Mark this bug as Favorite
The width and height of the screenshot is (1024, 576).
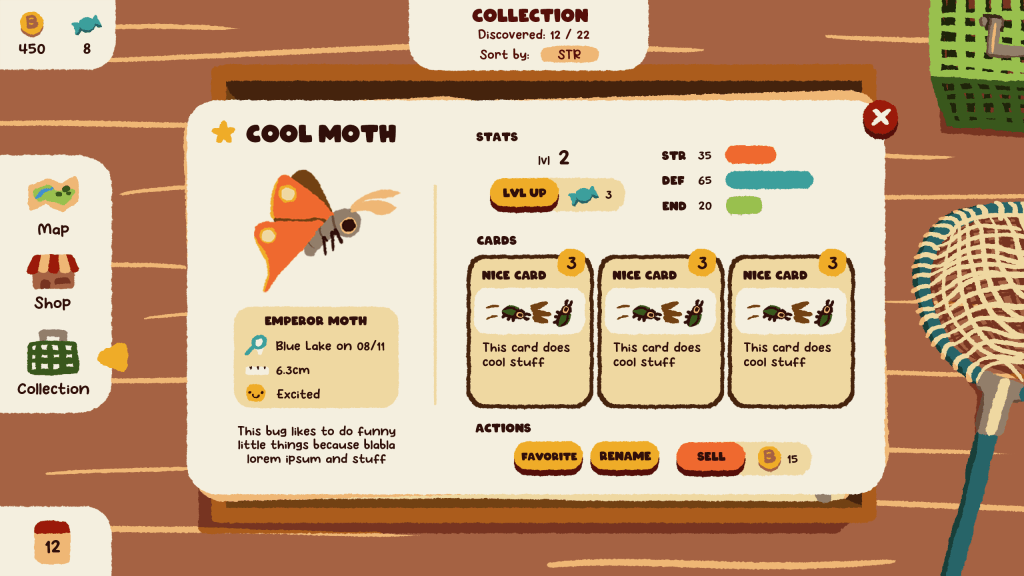[x=549, y=457]
